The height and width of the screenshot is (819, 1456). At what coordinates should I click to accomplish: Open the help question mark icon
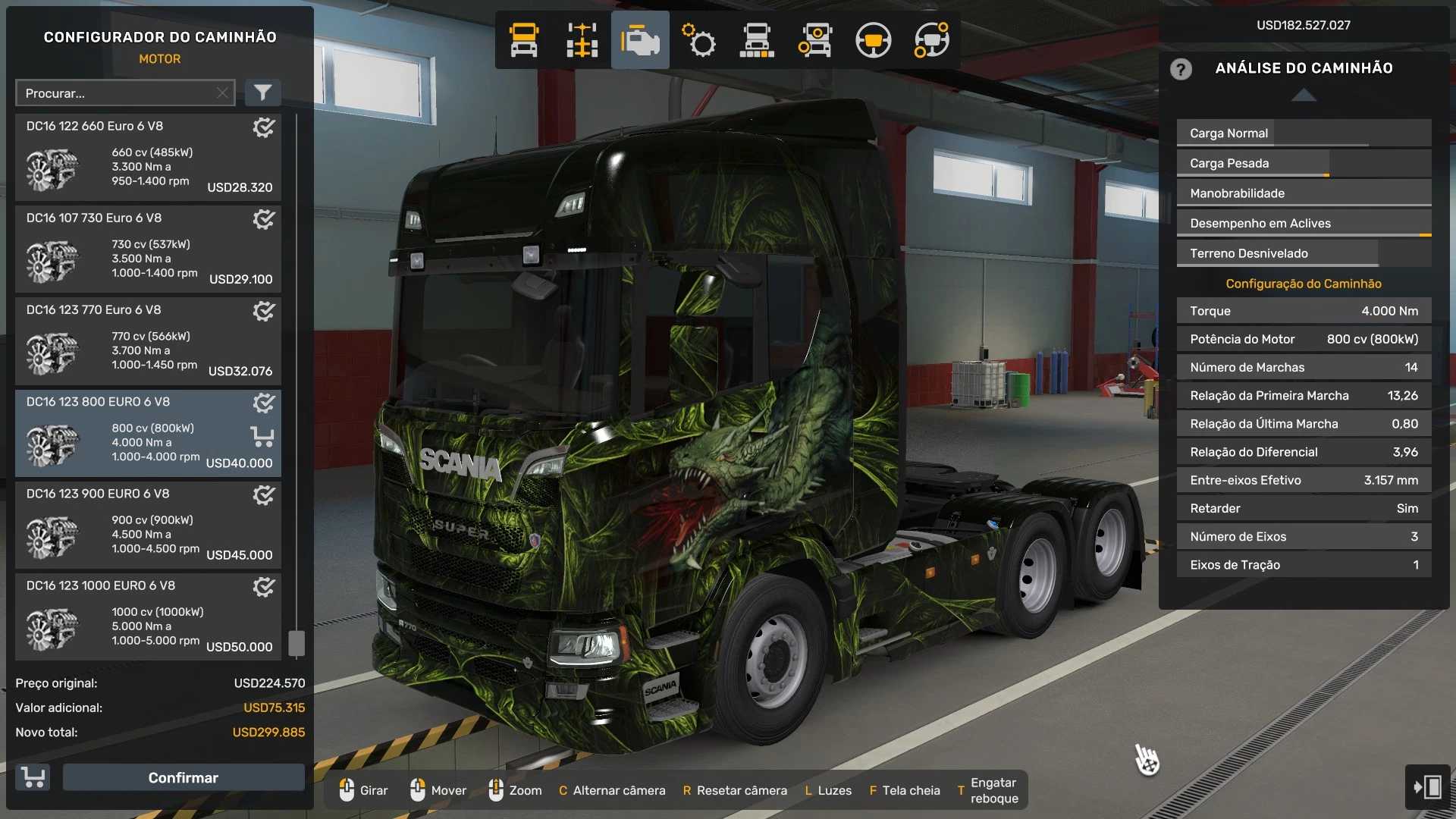1181,69
